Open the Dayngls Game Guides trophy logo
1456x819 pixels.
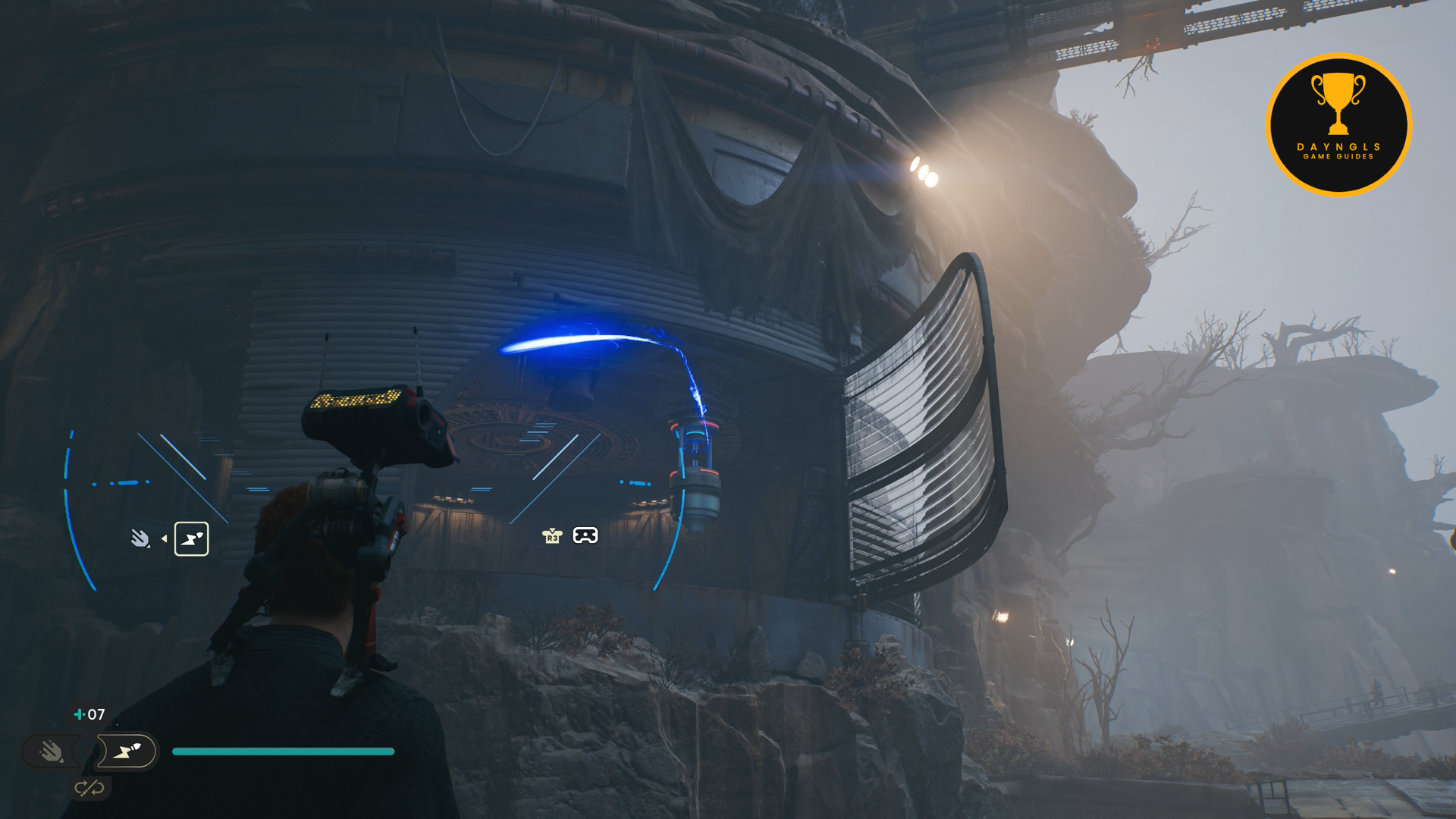[1338, 125]
